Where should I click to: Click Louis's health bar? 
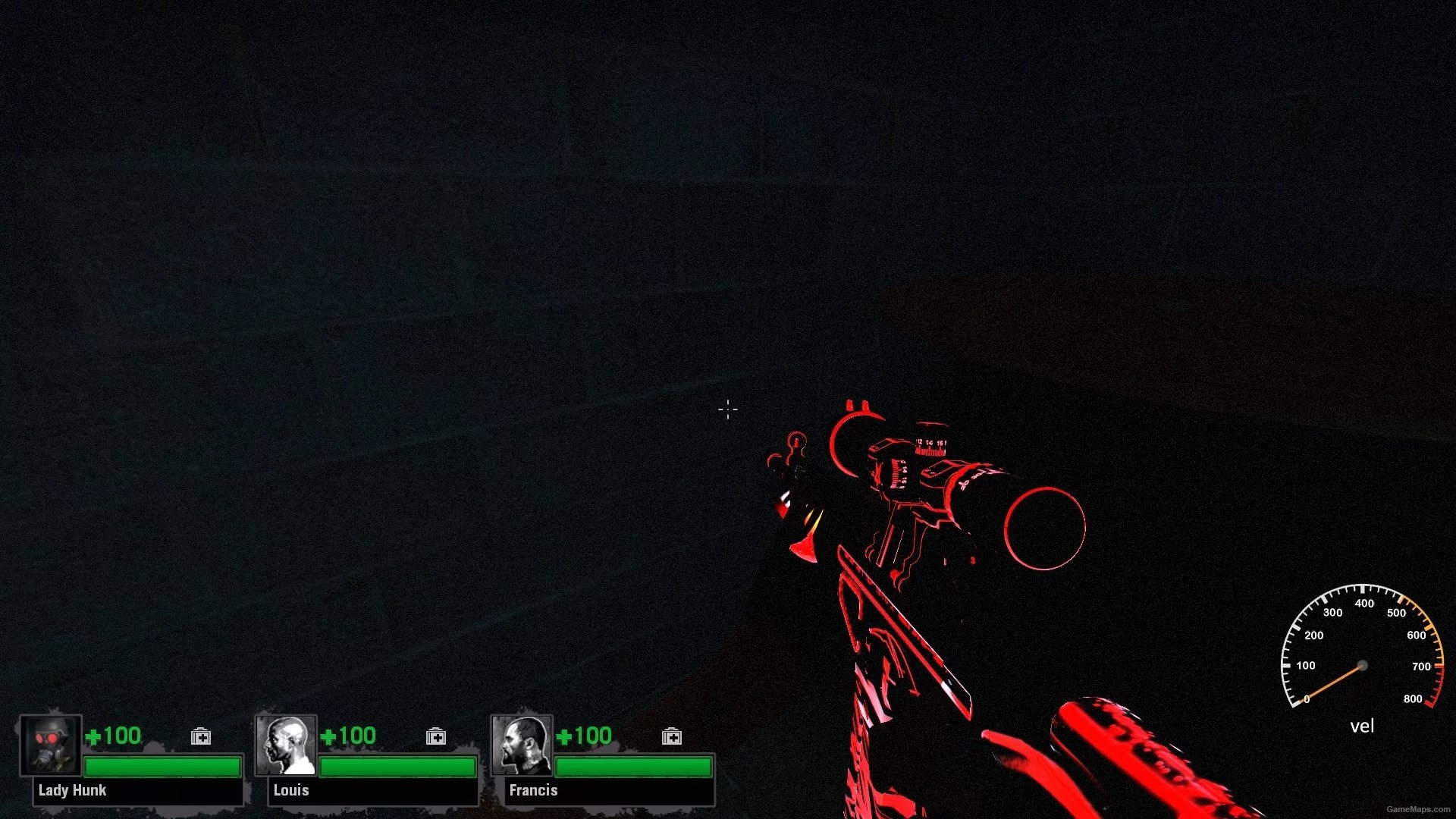click(398, 766)
